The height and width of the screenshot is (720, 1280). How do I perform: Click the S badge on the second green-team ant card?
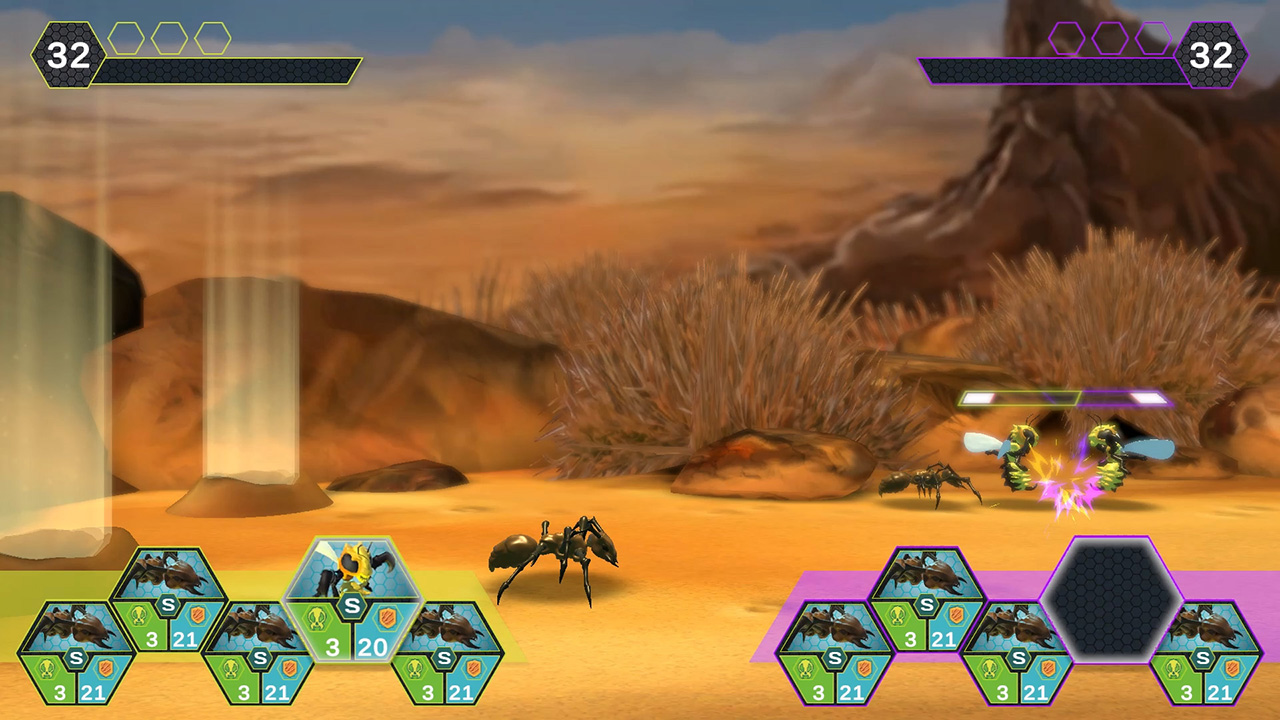click(x=168, y=604)
